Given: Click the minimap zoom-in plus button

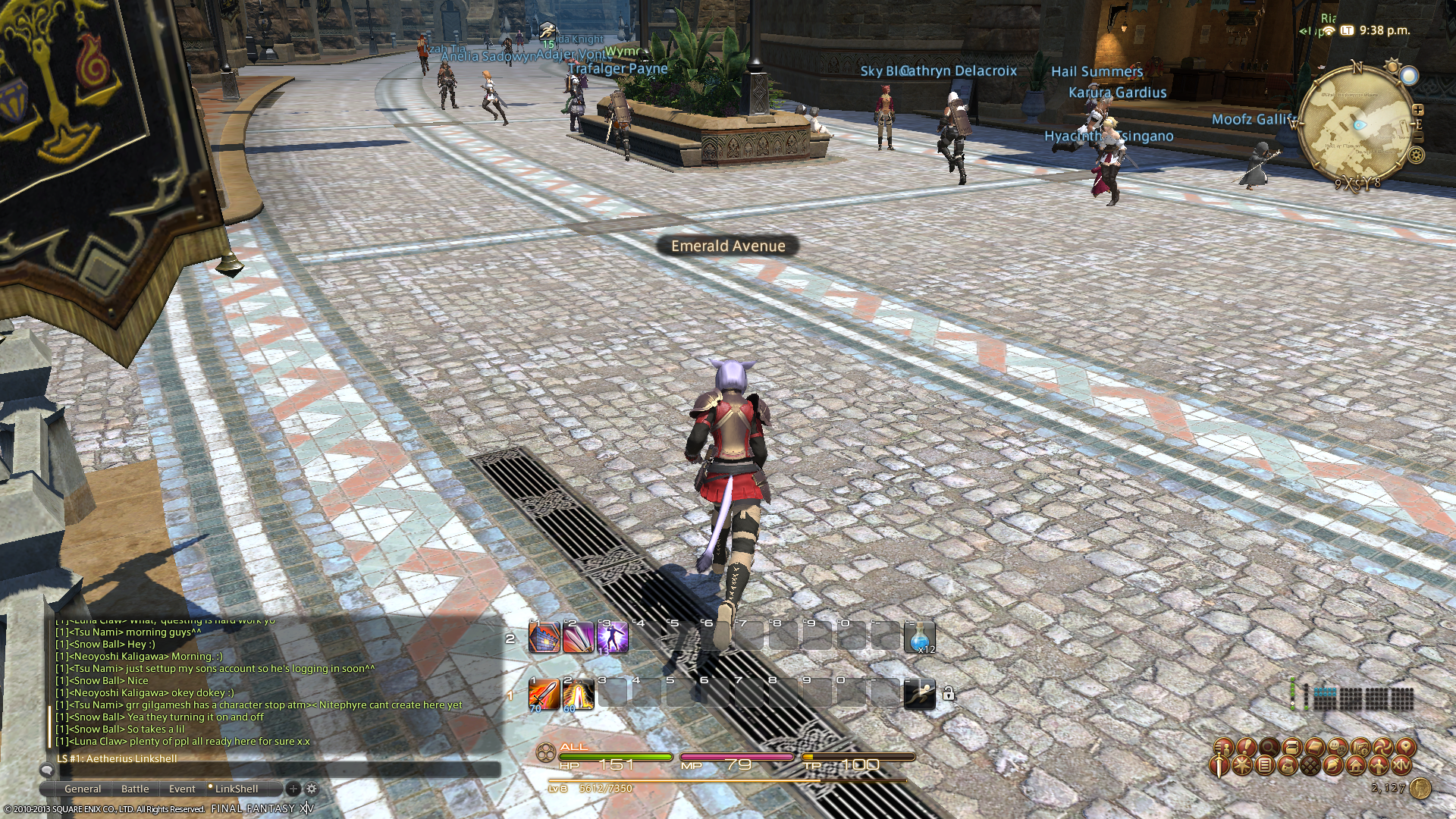Looking at the screenshot, I should point(1418,110).
